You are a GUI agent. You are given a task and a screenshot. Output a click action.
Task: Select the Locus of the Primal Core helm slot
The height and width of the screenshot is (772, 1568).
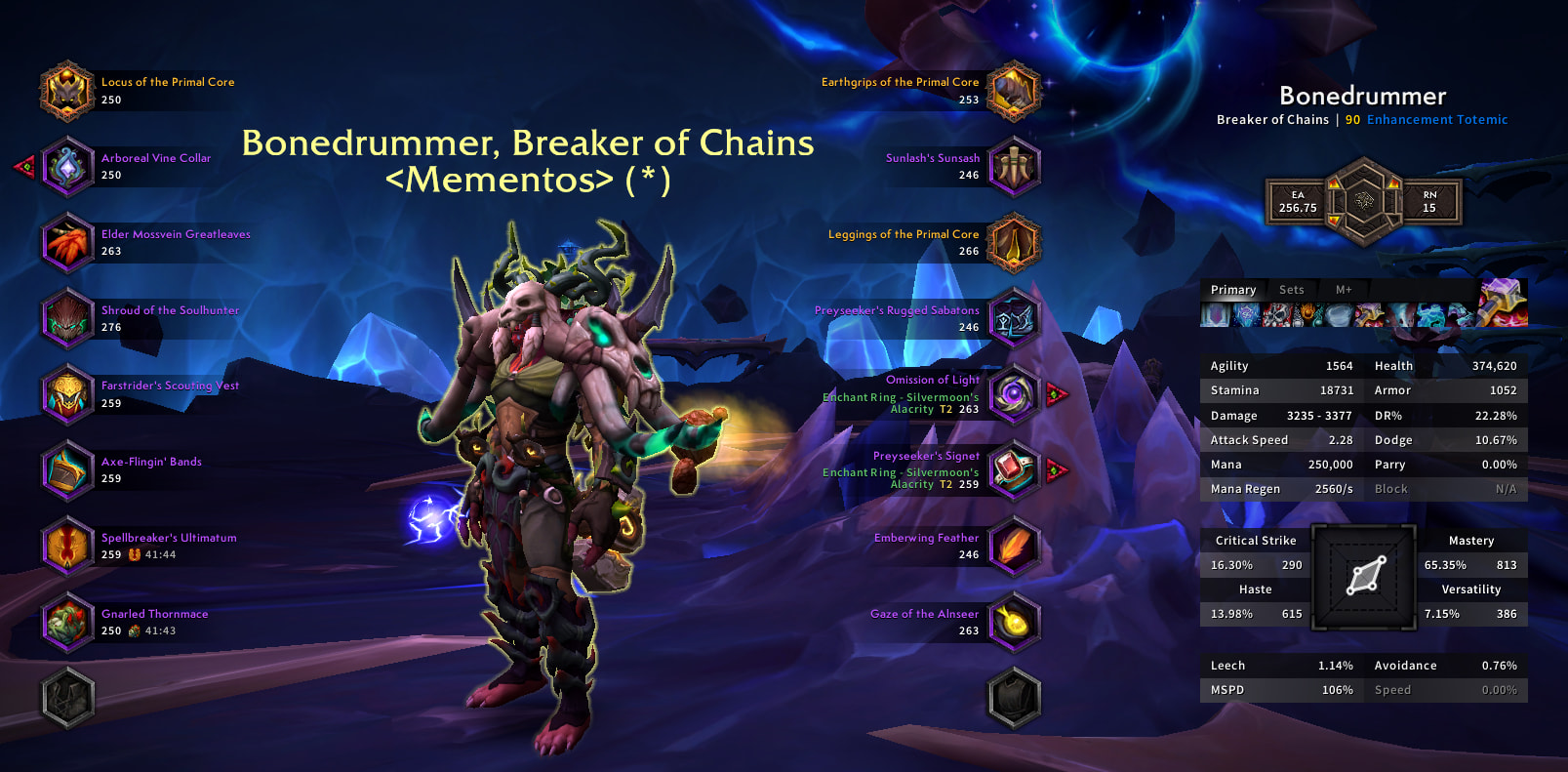click(x=66, y=91)
